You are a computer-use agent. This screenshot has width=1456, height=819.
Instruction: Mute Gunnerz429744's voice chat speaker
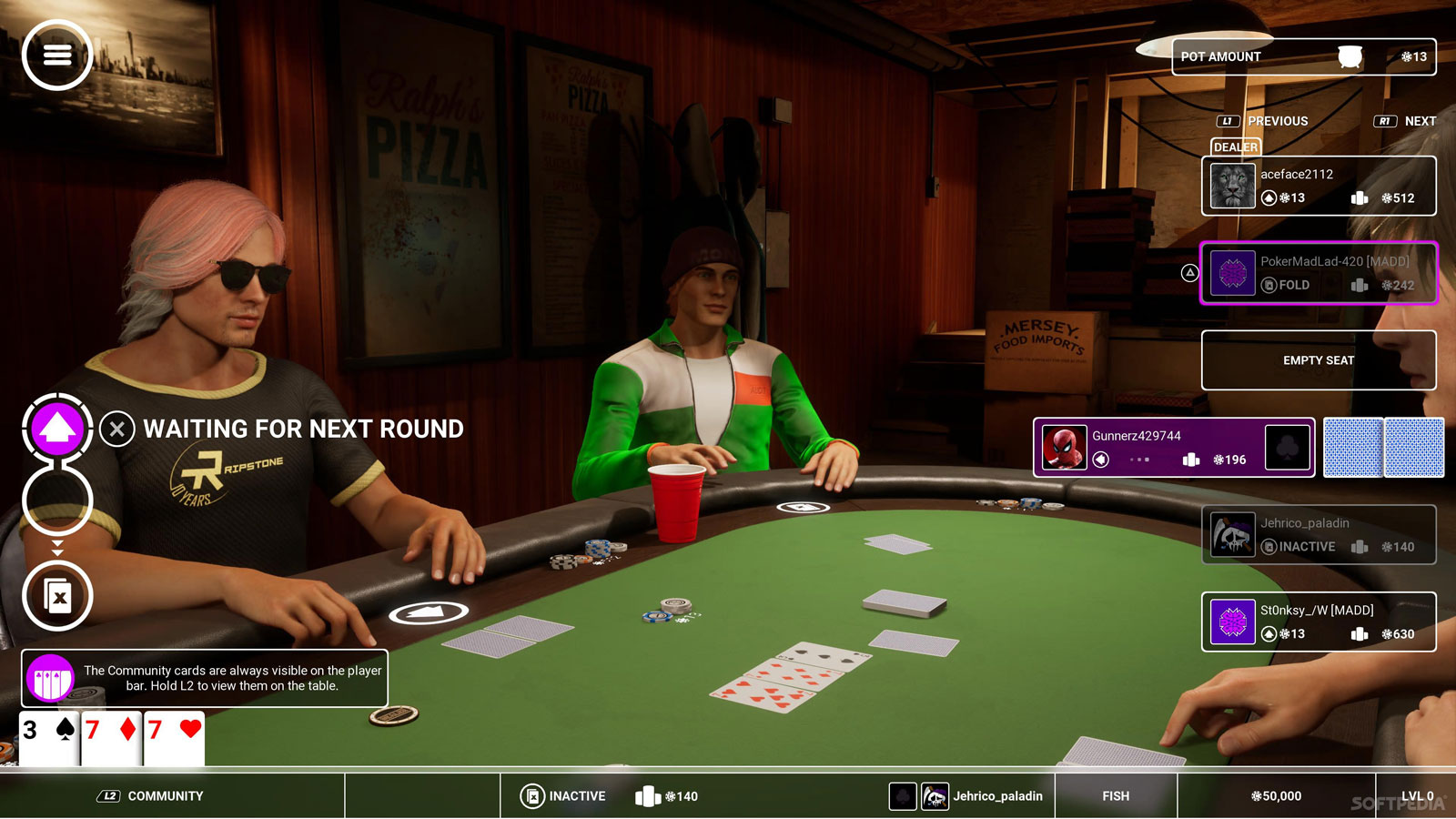(1102, 460)
